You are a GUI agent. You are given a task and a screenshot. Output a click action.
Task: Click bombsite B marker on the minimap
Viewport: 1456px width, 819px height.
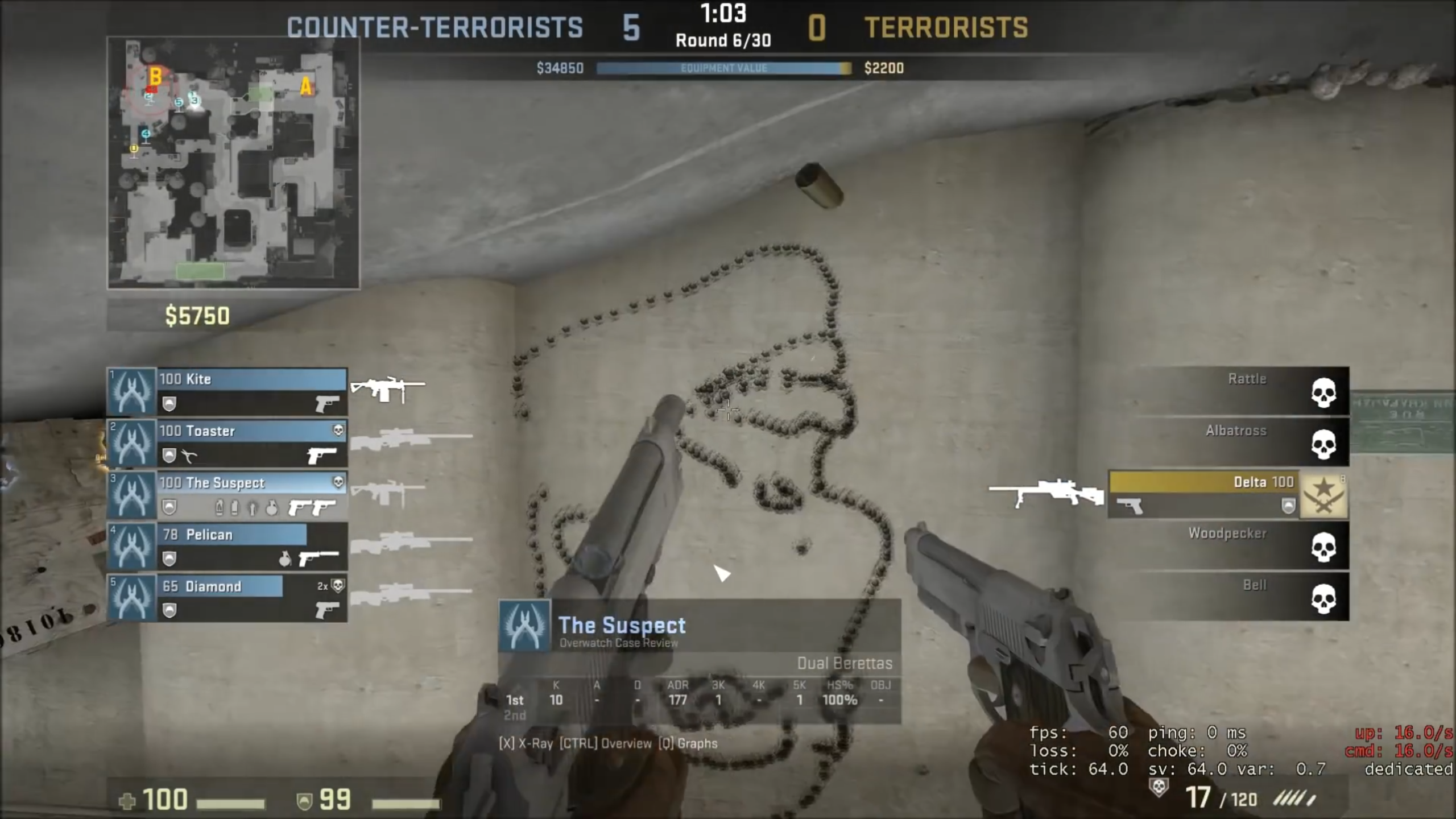(x=155, y=76)
